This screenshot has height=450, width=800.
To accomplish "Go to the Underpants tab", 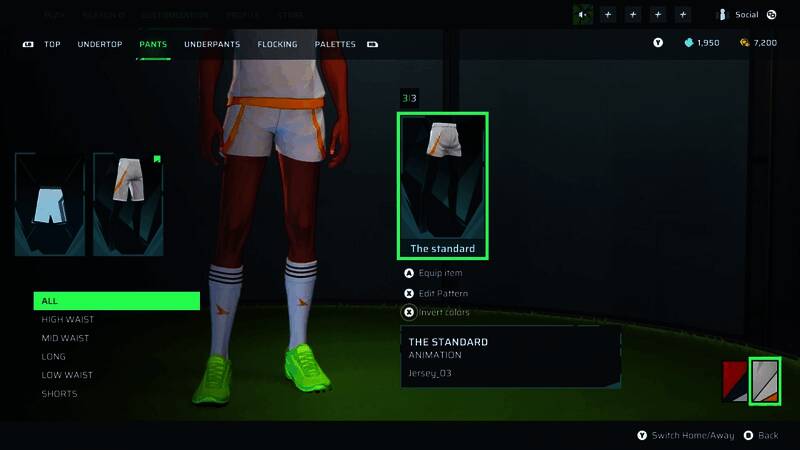I will 212,44.
